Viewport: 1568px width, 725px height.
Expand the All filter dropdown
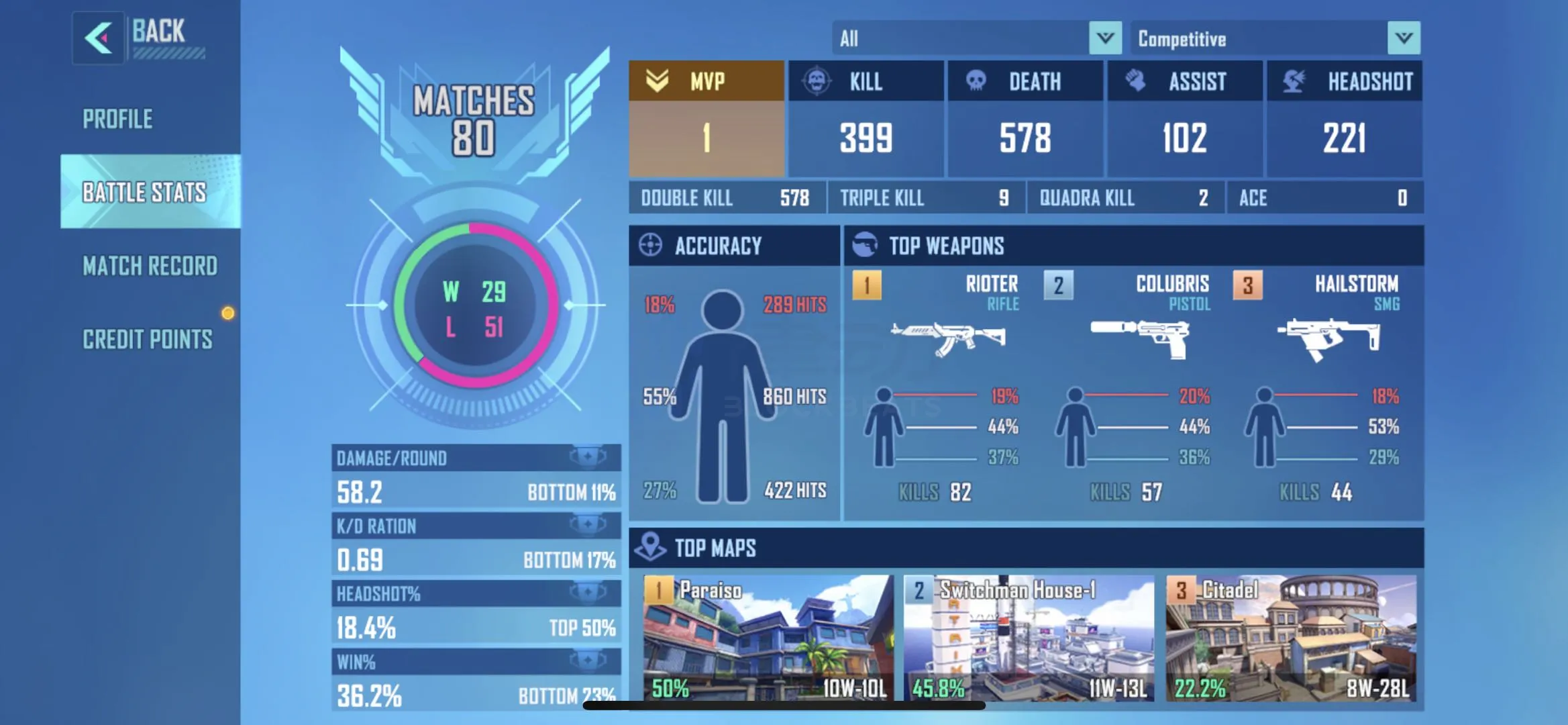pos(1105,38)
